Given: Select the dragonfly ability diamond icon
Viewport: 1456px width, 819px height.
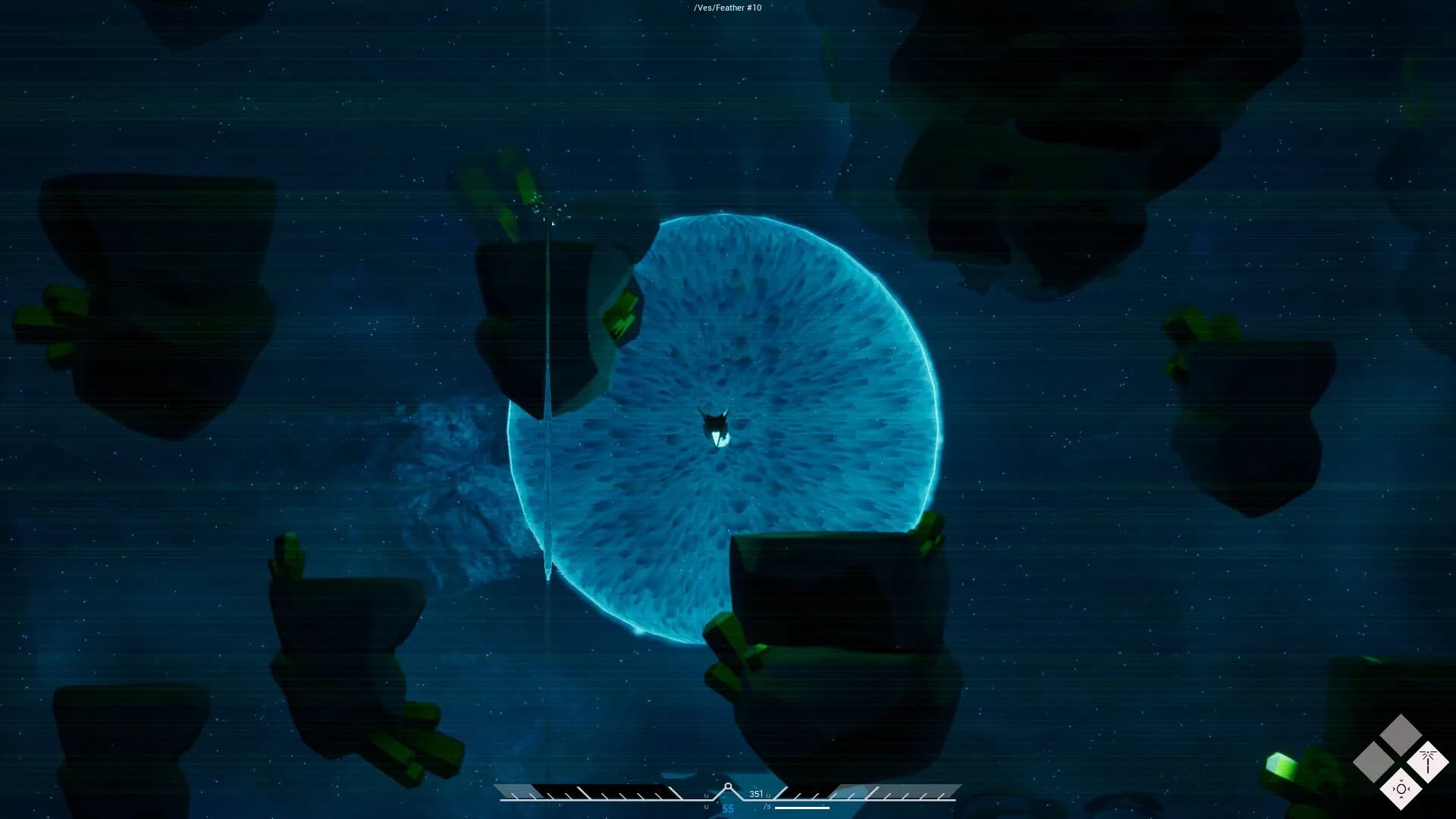Looking at the screenshot, I should [1428, 762].
